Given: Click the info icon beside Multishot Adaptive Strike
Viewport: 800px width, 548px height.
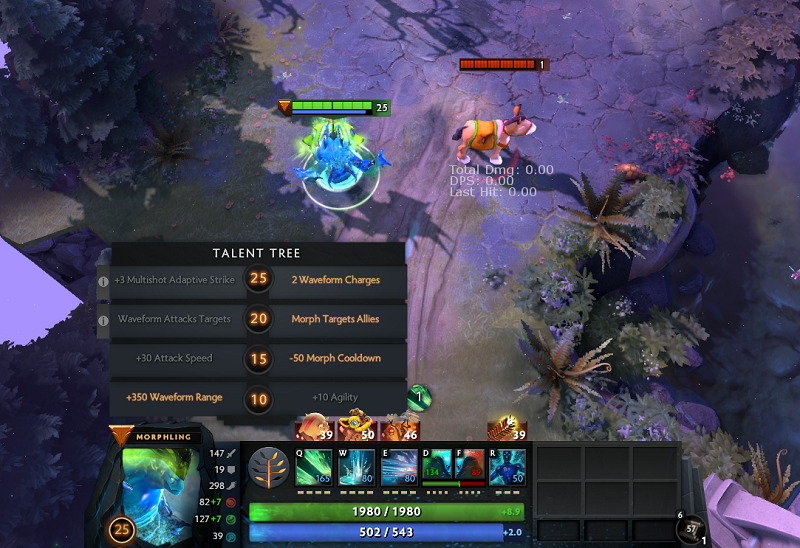Looking at the screenshot, I should (x=104, y=281).
